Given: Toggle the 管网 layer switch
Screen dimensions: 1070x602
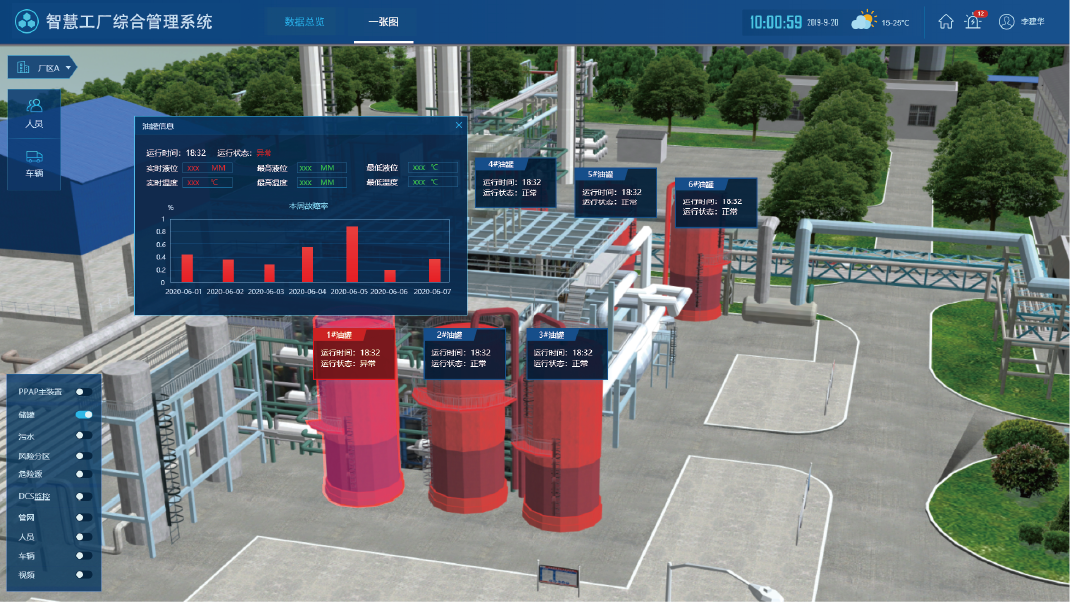Looking at the screenshot, I should tap(84, 517).
